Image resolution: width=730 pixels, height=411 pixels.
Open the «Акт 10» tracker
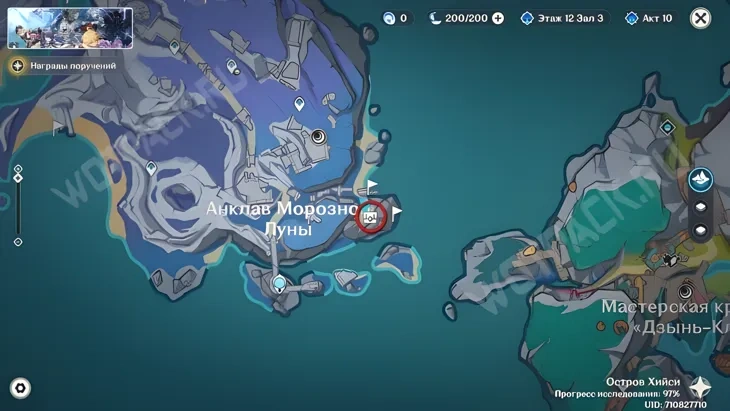649,18
